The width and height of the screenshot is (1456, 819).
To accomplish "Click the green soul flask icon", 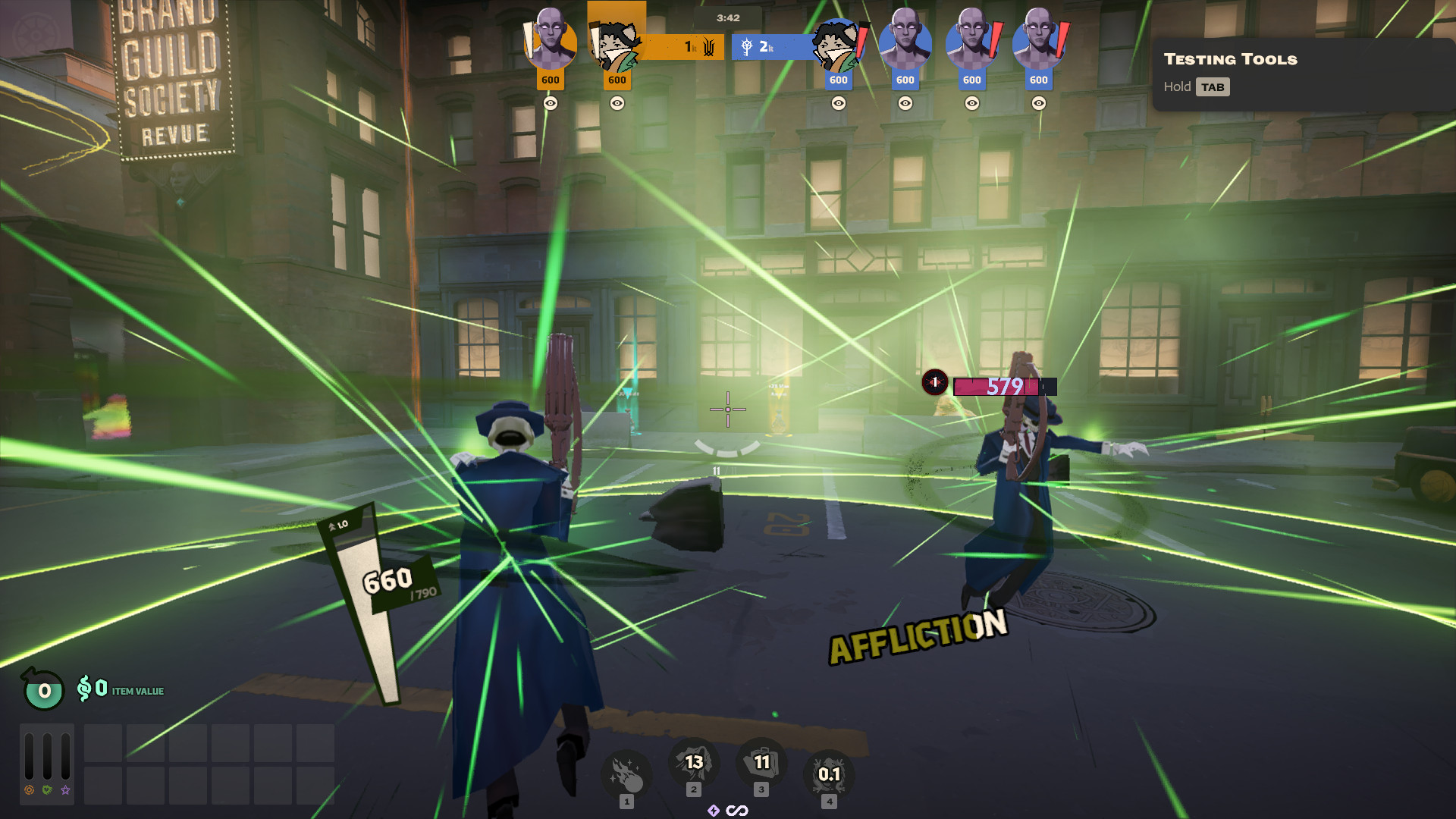I will [x=44, y=690].
